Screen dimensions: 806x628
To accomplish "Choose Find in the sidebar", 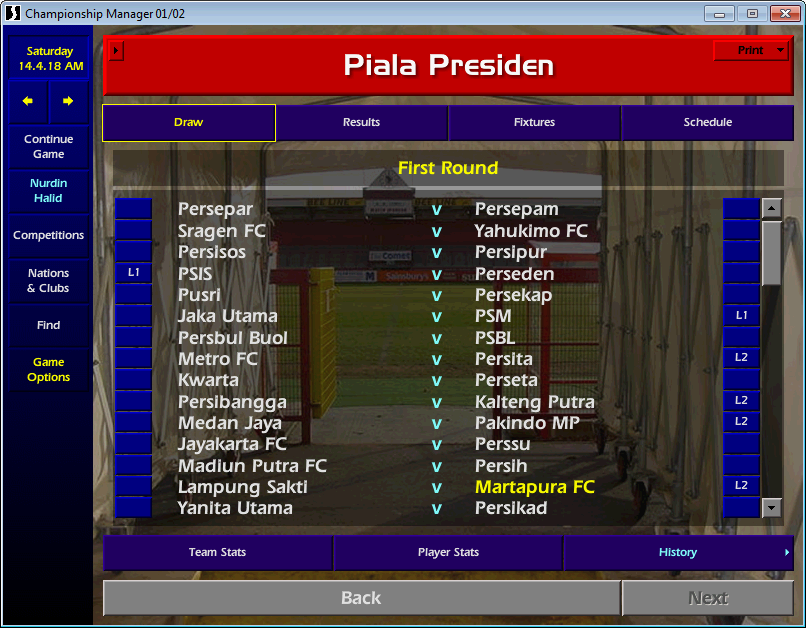I will 49,325.
